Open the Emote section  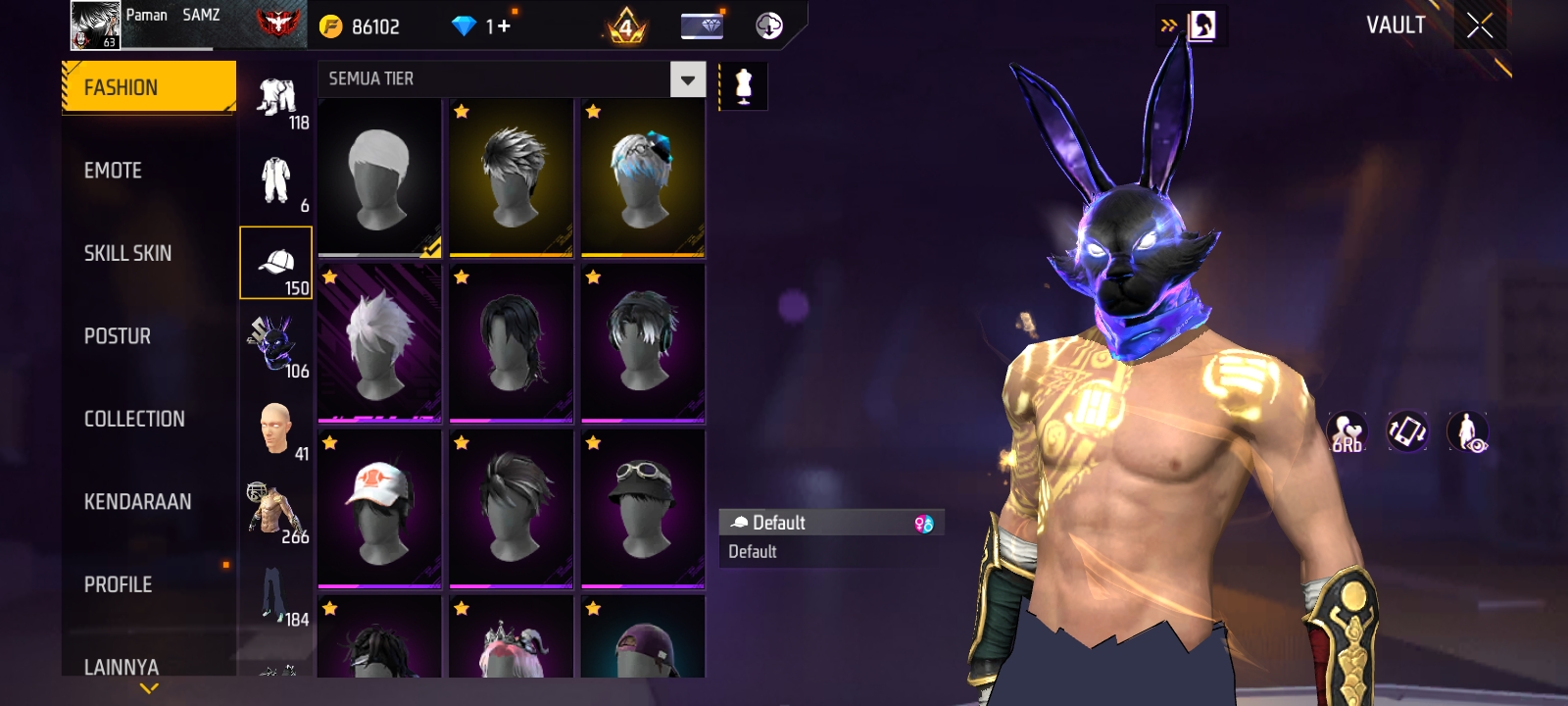tap(114, 171)
